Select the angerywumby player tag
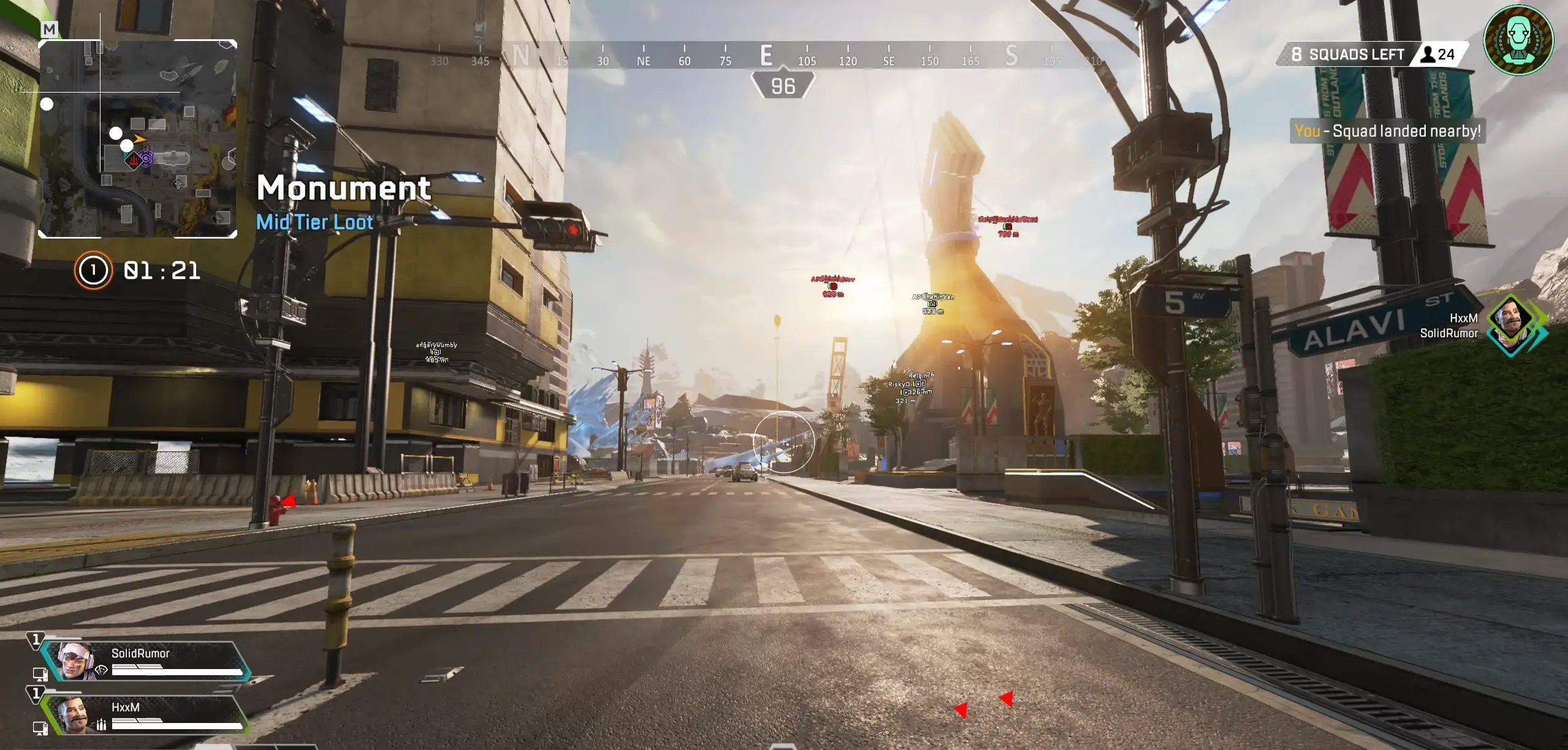Screen dimensions: 1568x750 [x=436, y=345]
